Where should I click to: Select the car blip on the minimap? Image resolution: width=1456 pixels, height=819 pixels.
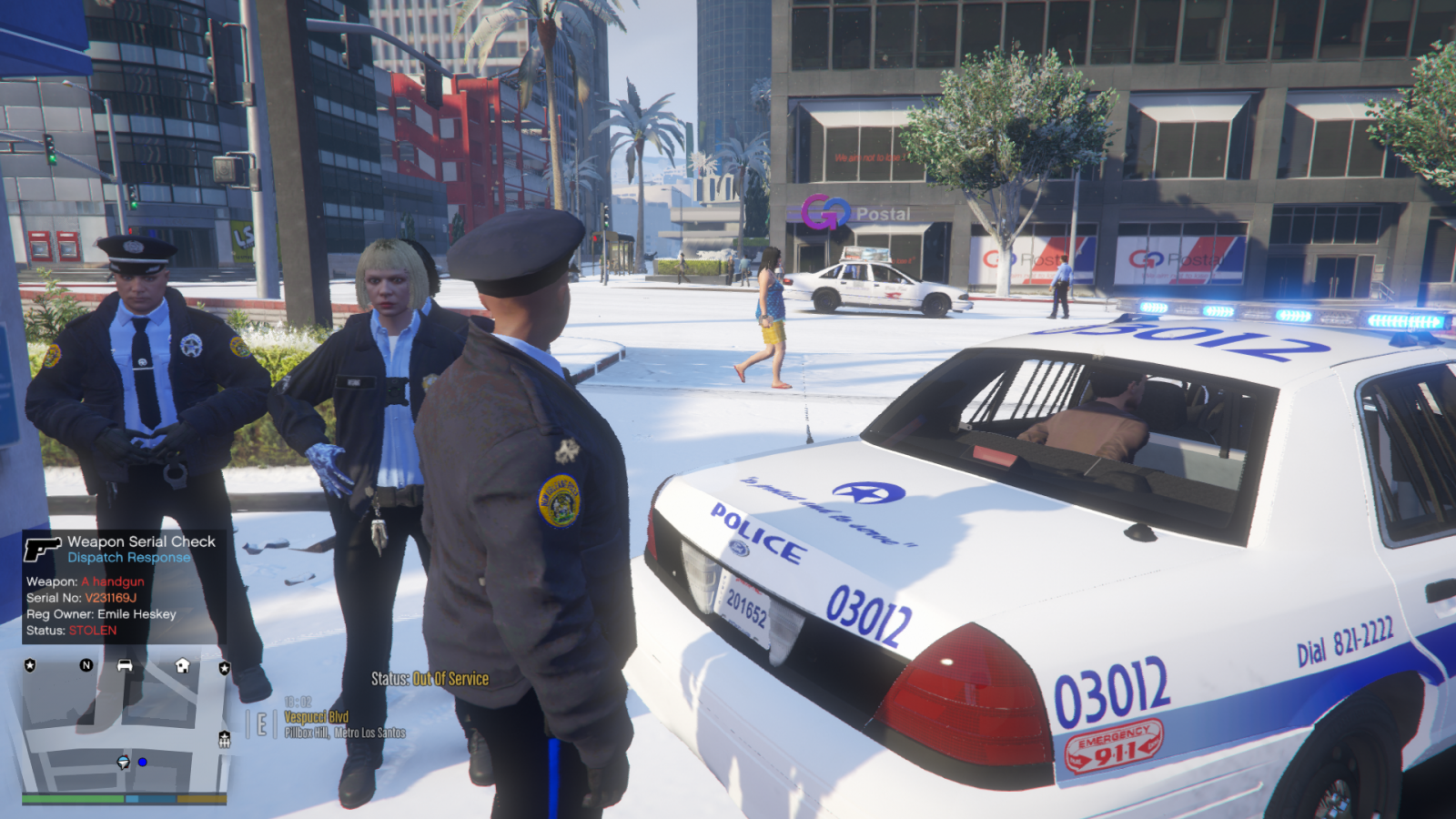[x=125, y=665]
